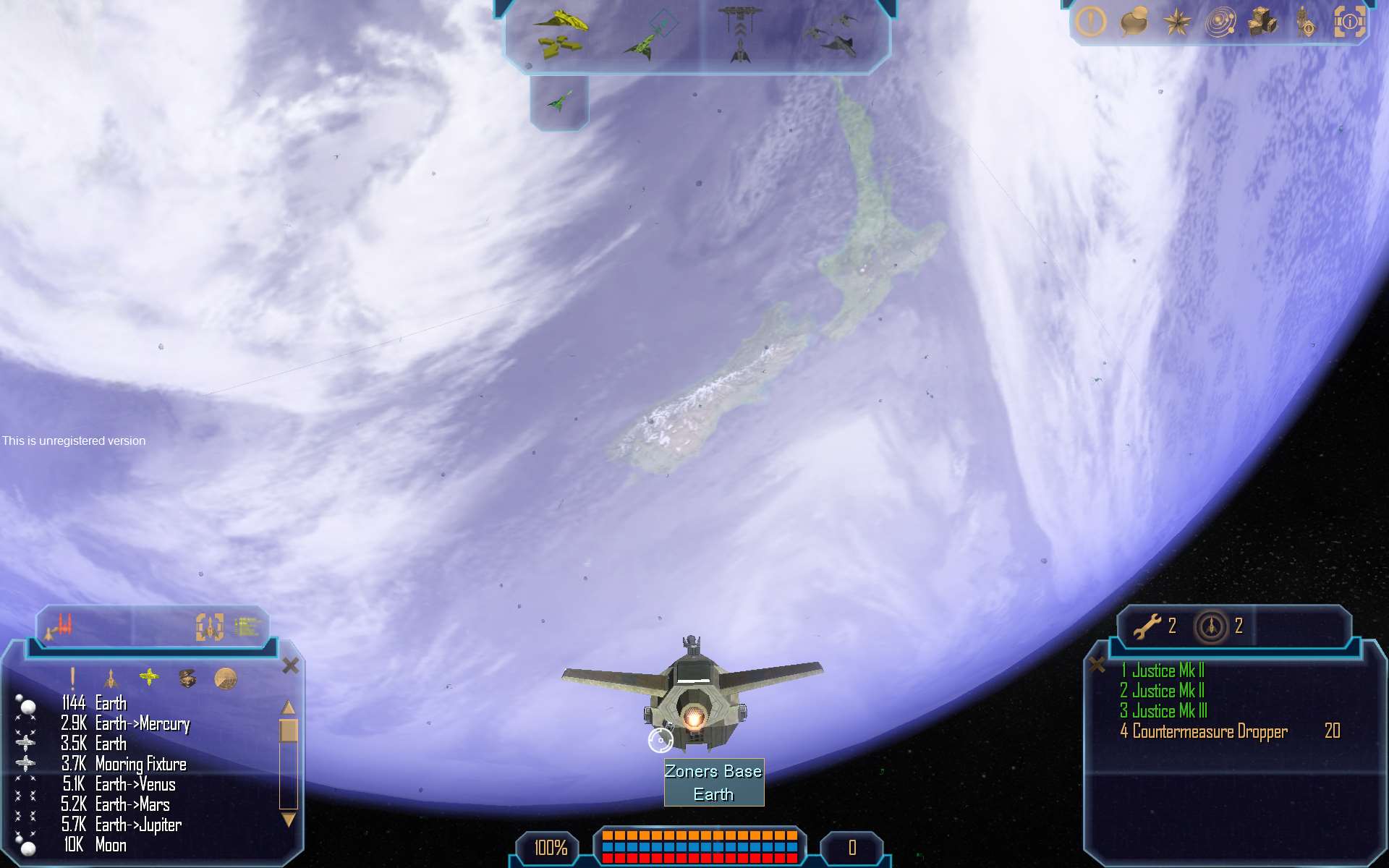The width and height of the screenshot is (1389, 868).
Task: Filter contact list by ships
Action: (110, 678)
